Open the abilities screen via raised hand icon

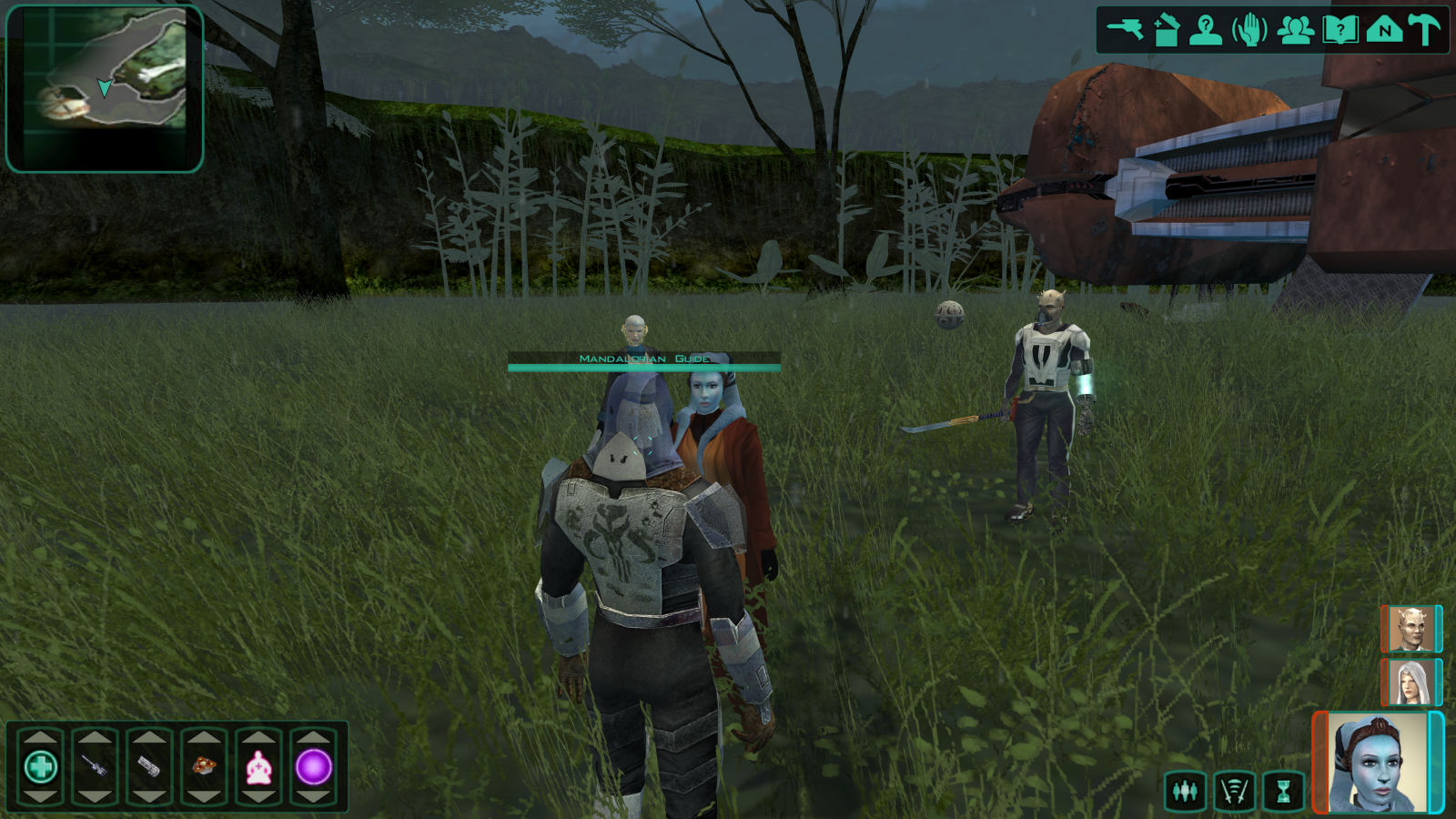coord(1250,30)
